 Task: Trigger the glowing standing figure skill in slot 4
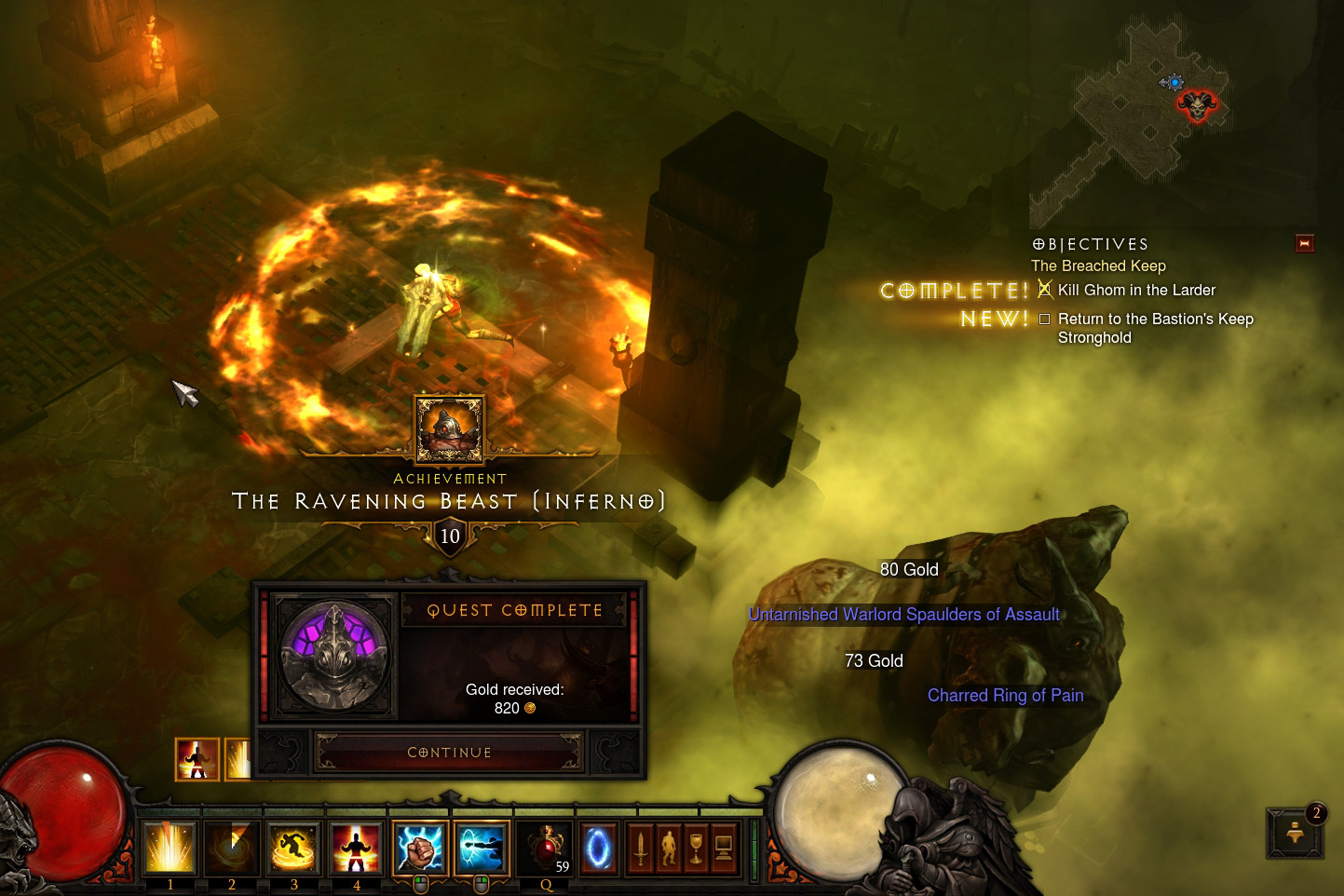[x=356, y=848]
